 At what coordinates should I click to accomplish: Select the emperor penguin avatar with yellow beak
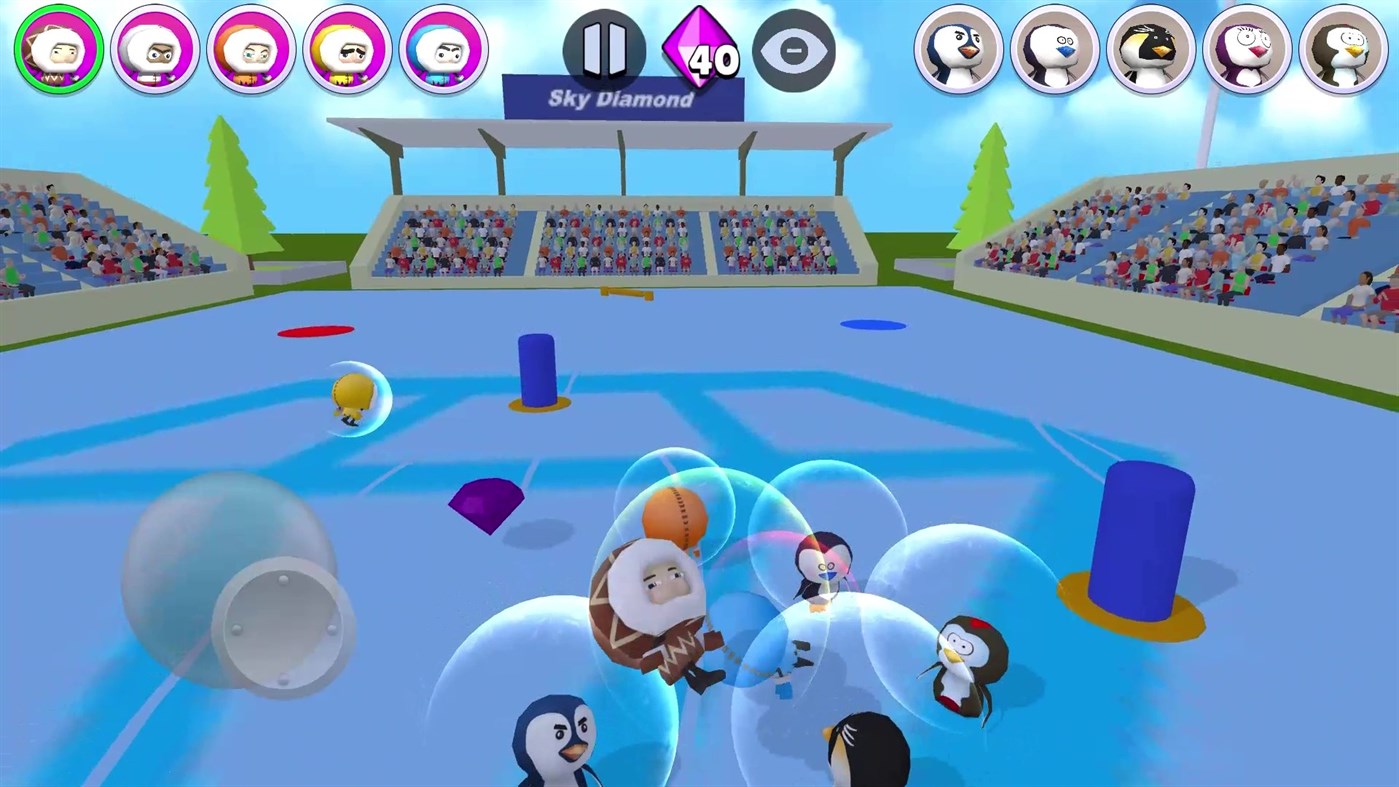click(x=1150, y=50)
